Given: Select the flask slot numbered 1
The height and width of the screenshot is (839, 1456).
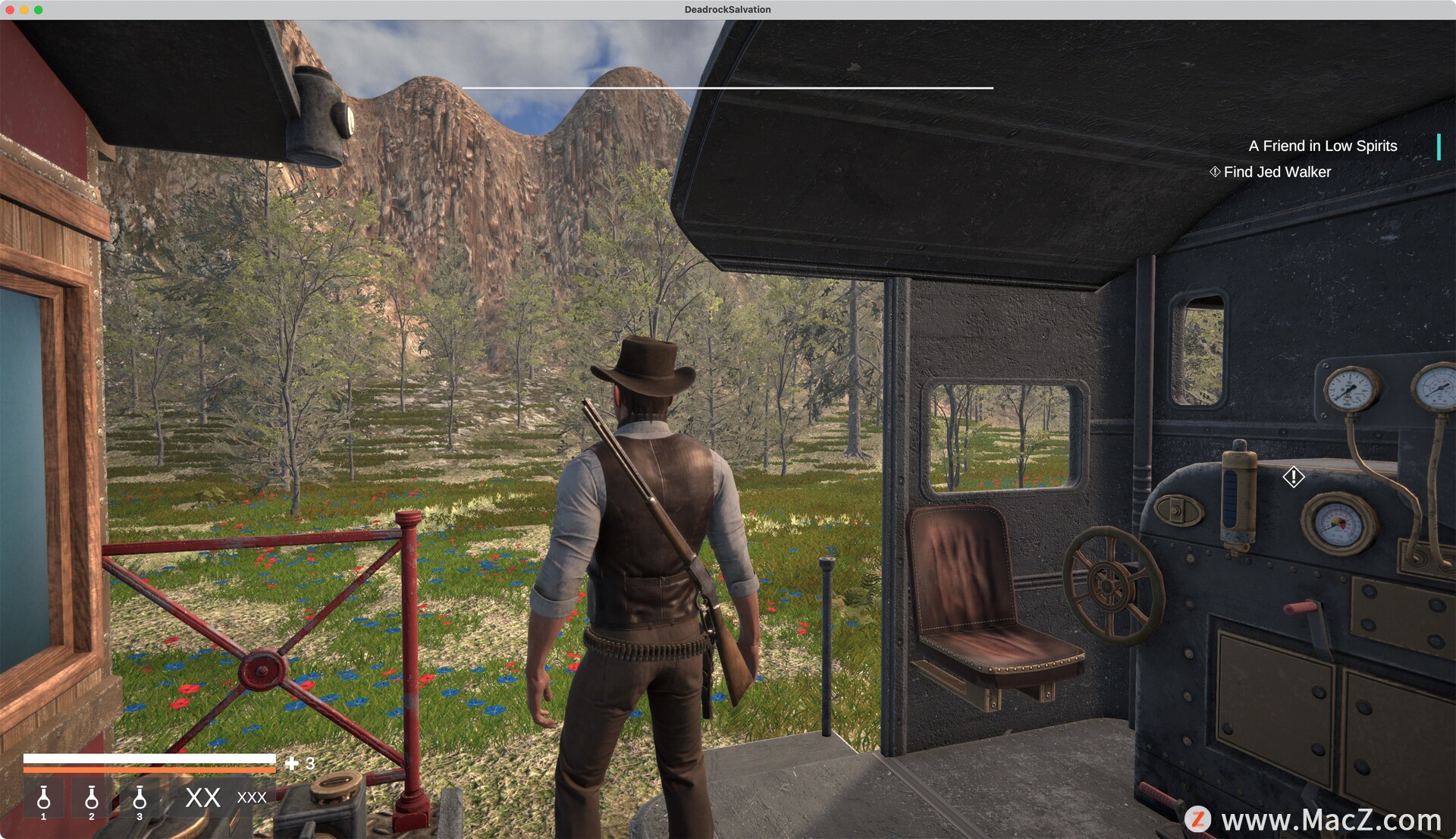Looking at the screenshot, I should (x=44, y=799).
